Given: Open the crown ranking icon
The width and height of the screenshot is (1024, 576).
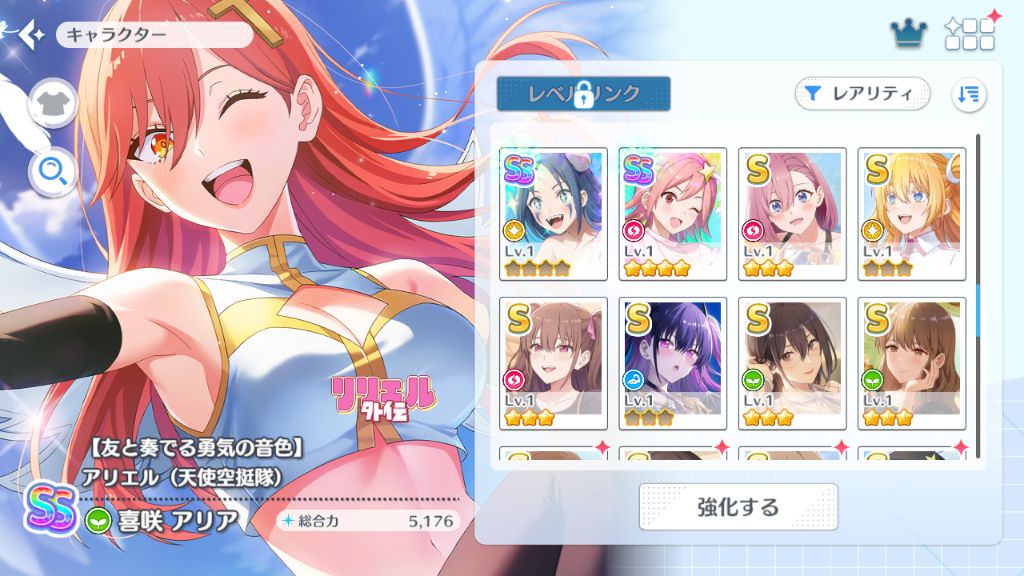Looking at the screenshot, I should click(909, 35).
